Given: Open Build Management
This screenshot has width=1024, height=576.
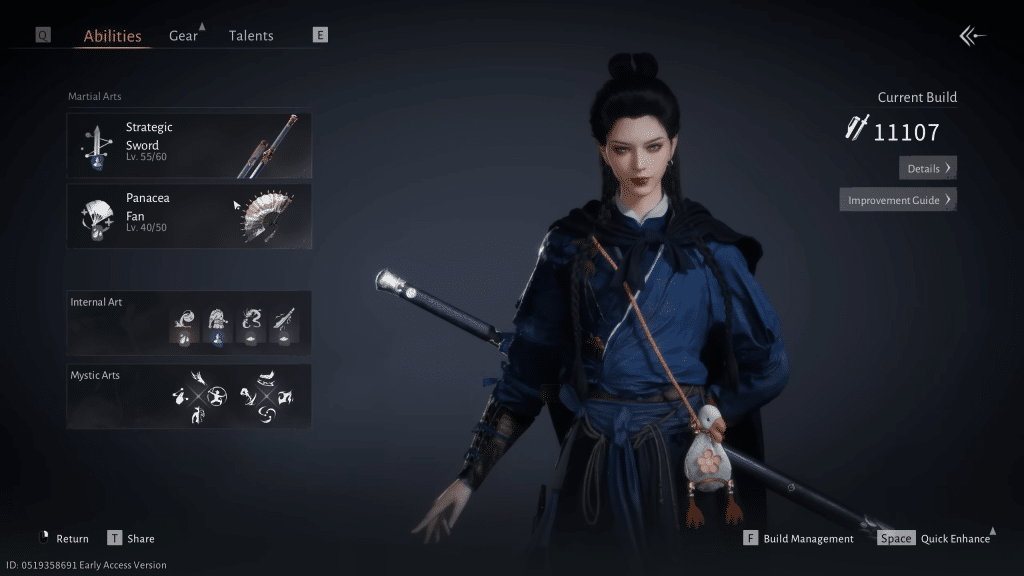Looking at the screenshot, I should [799, 538].
